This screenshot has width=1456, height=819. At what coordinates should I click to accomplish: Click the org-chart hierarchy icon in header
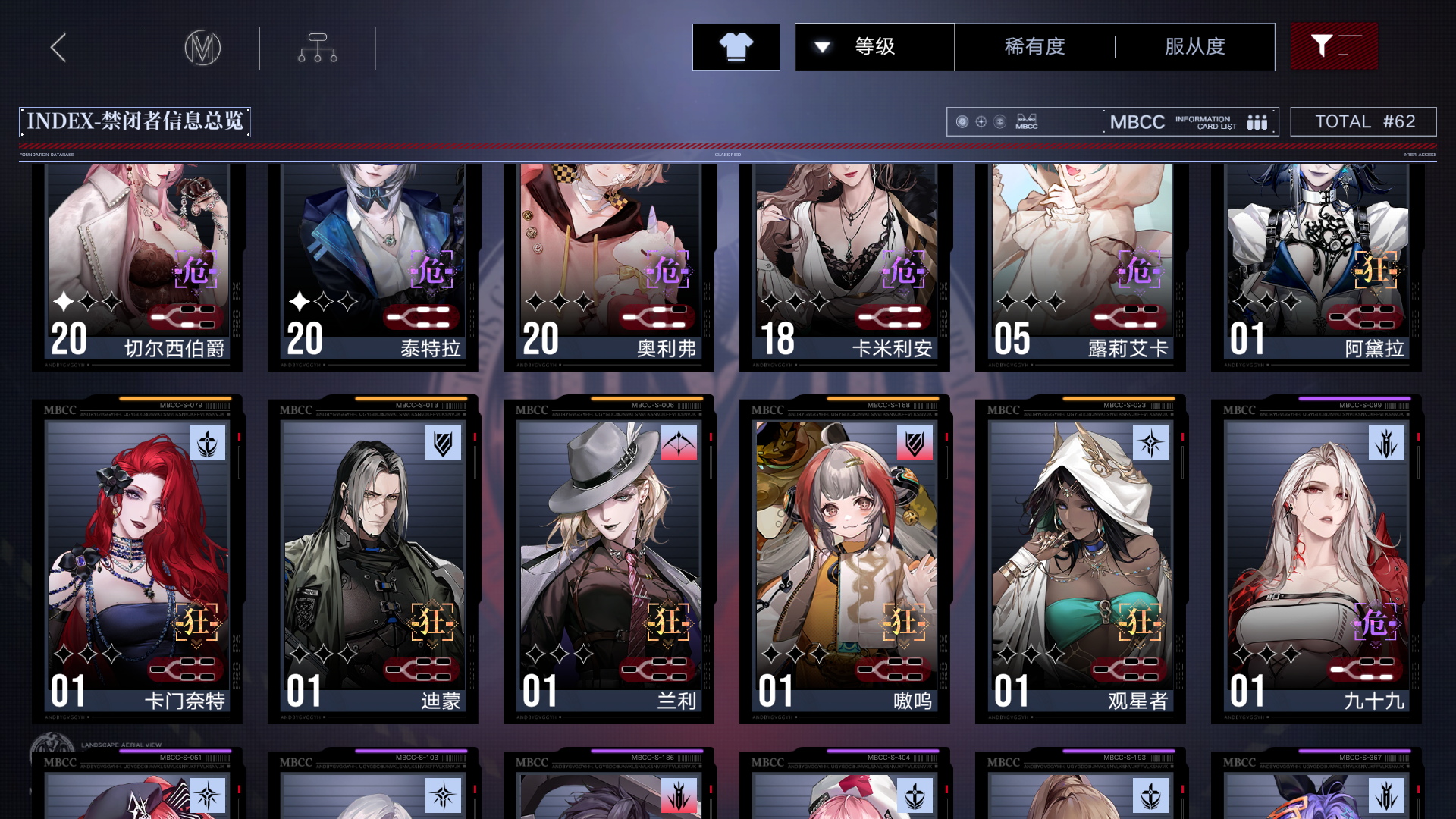coord(316,46)
